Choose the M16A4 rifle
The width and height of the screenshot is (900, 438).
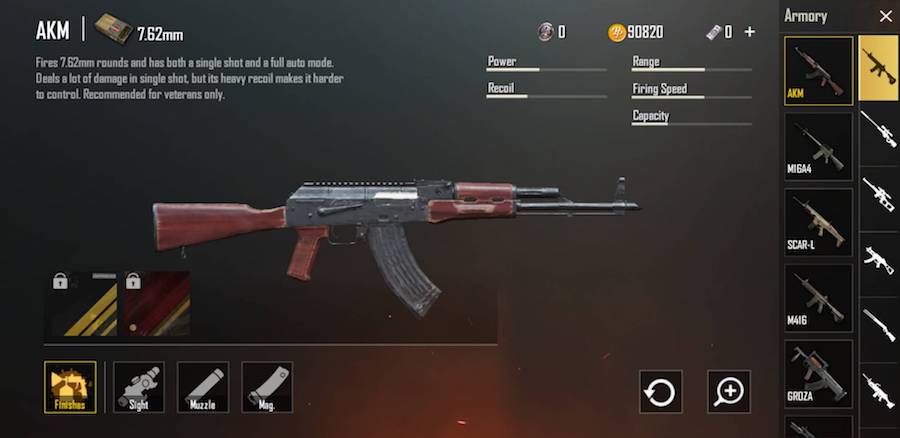818,146
